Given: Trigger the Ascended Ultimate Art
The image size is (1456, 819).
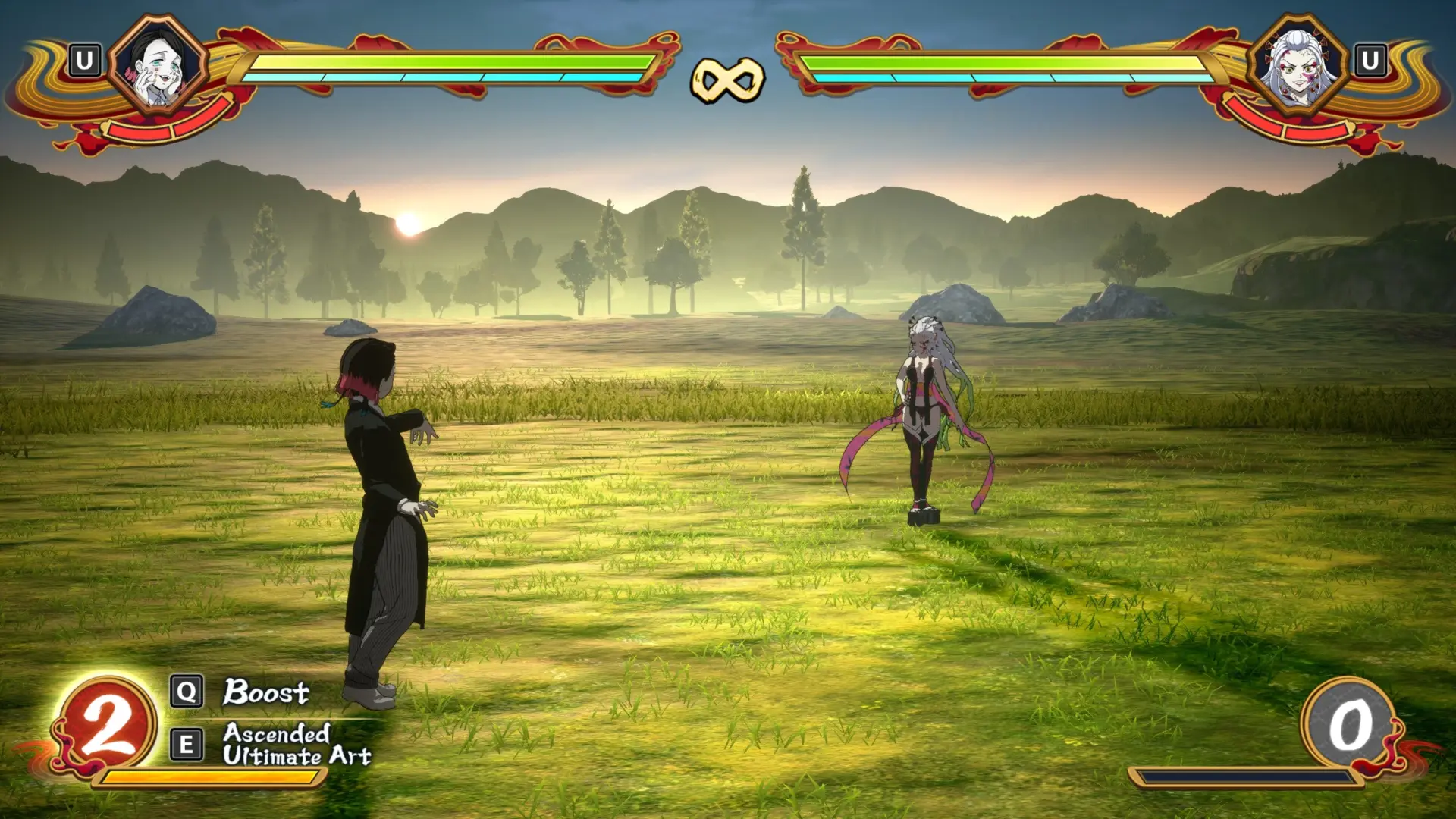Looking at the screenshot, I should (296, 745).
